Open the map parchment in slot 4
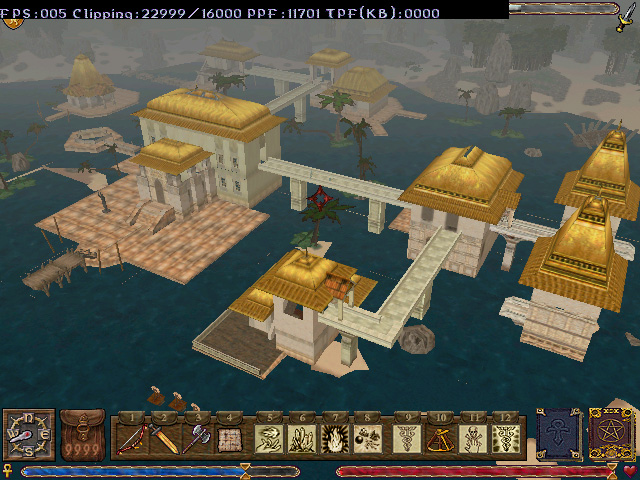This screenshot has width=640, height=480. [x=231, y=438]
